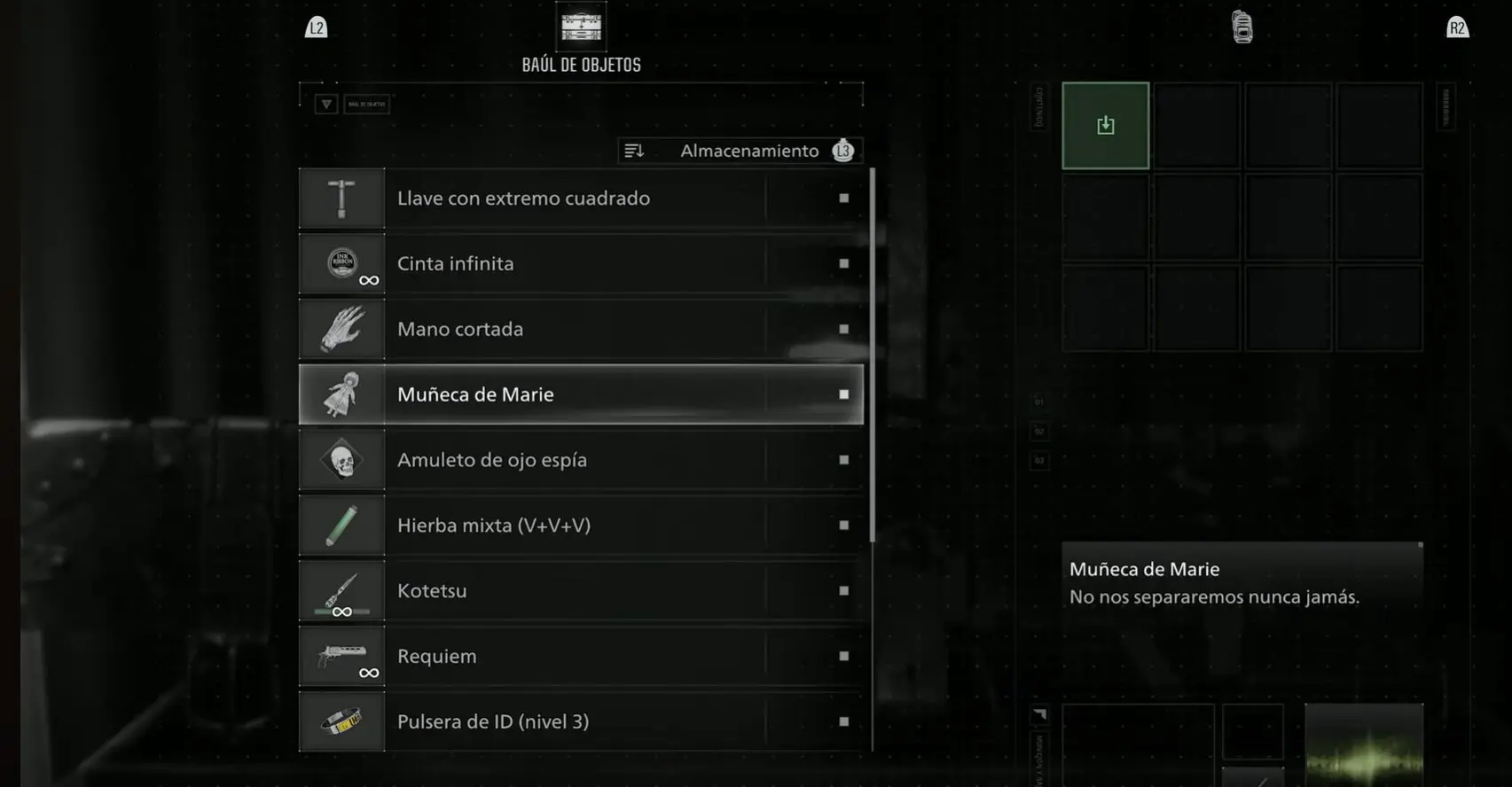Select Hierba mixta (V+V+V) item
The height and width of the screenshot is (787, 1512).
coord(581,526)
